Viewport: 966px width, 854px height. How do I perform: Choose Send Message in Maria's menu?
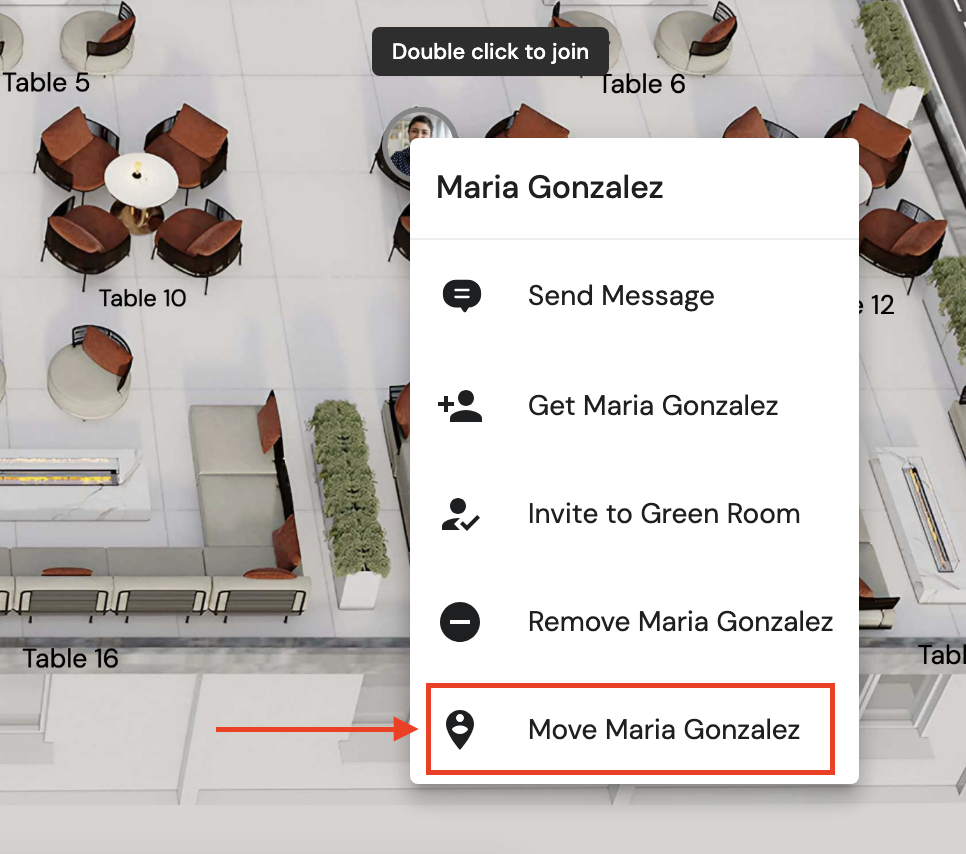(620, 296)
